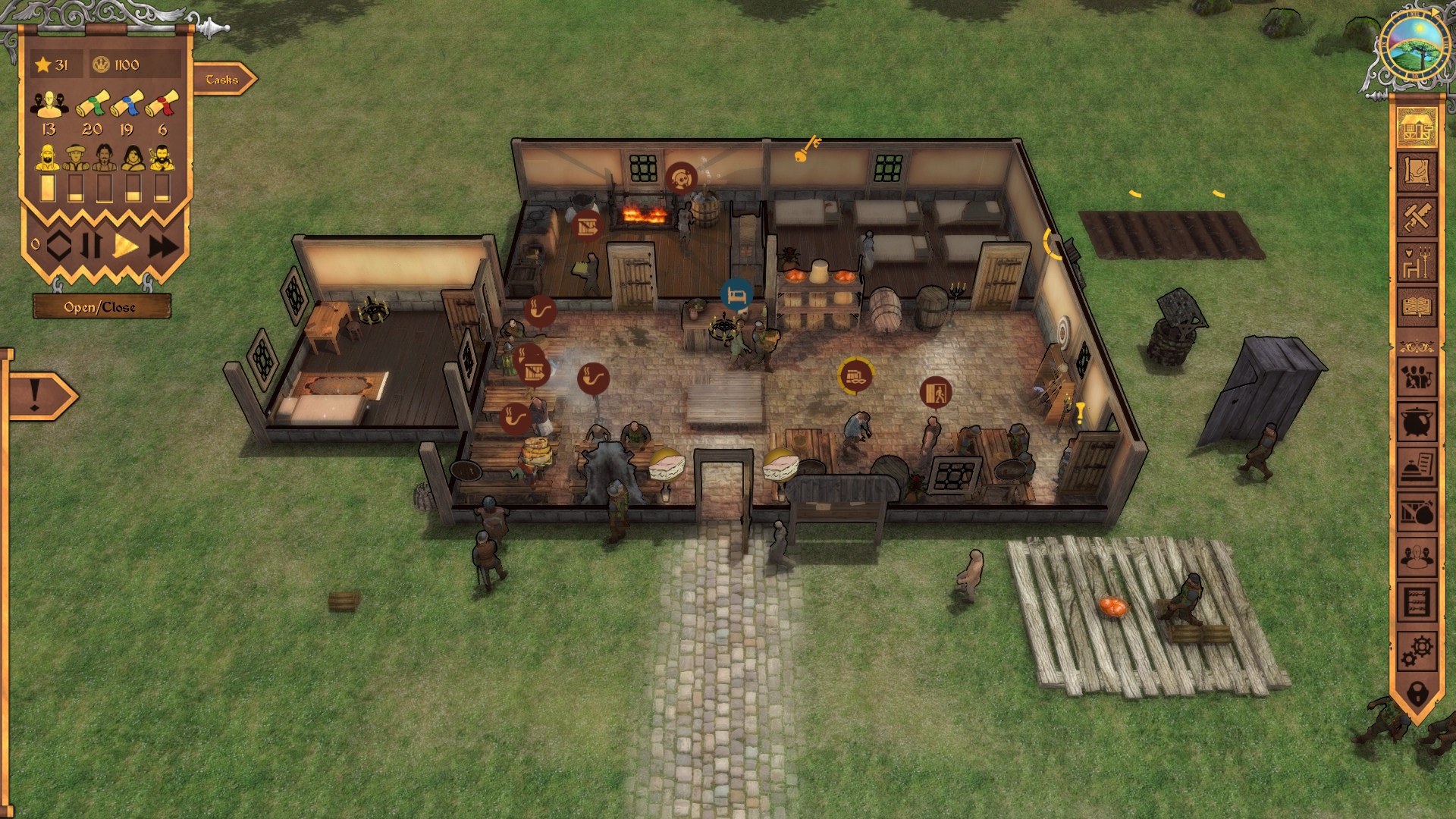Open the service bell menu
This screenshot has height=819, width=1456.
(x=1417, y=467)
